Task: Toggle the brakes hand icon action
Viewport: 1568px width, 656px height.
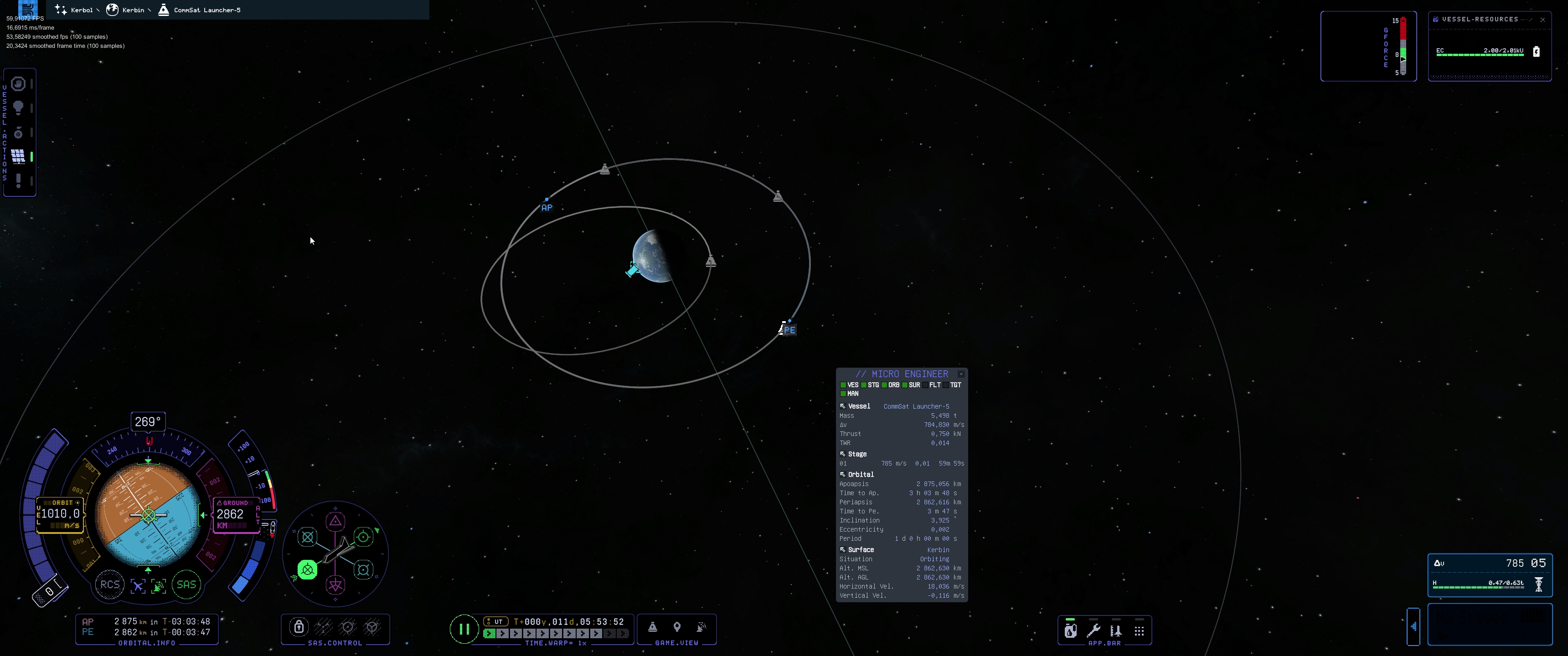Action: tap(18, 83)
